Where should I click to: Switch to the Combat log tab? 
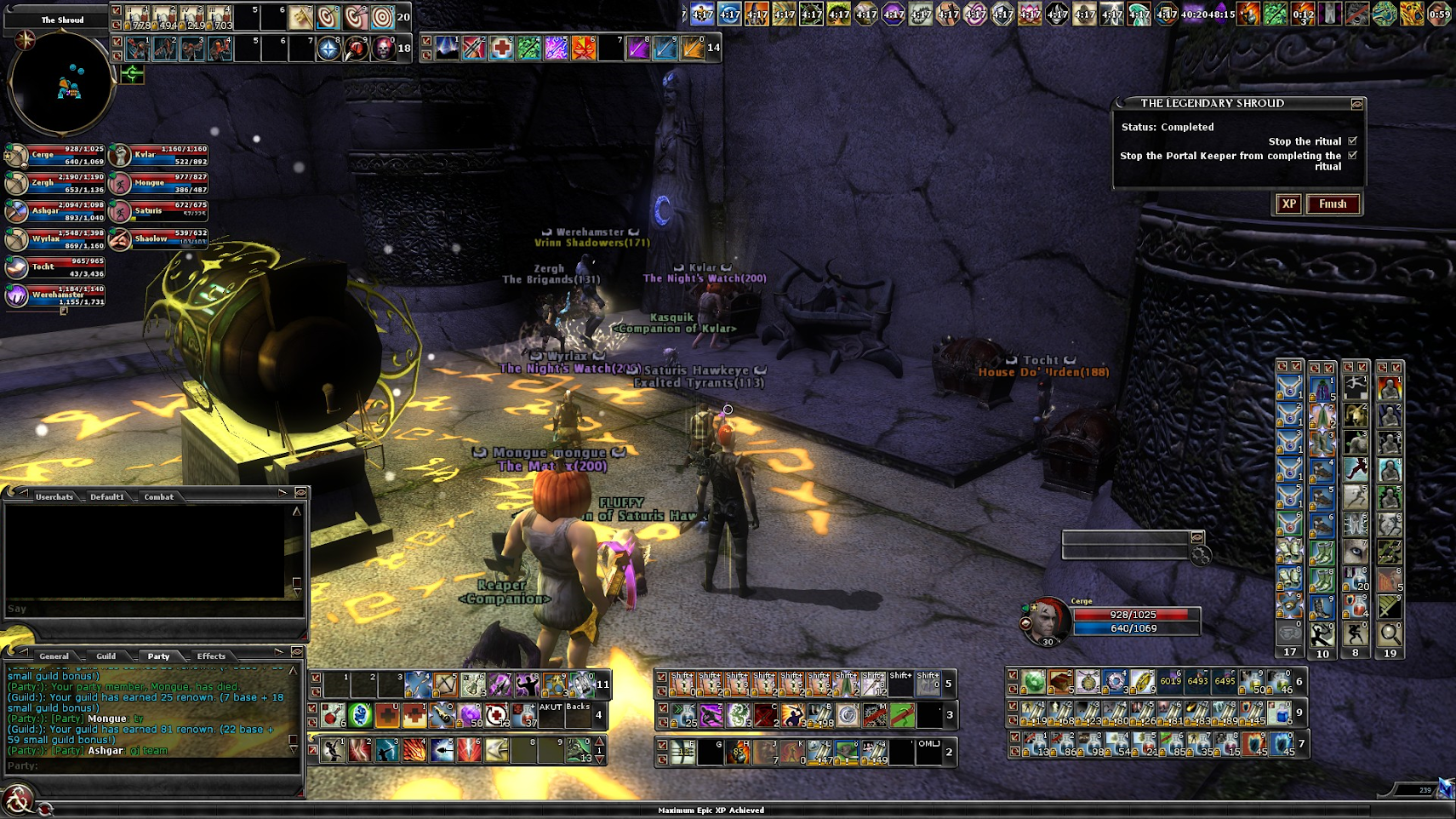(x=158, y=497)
